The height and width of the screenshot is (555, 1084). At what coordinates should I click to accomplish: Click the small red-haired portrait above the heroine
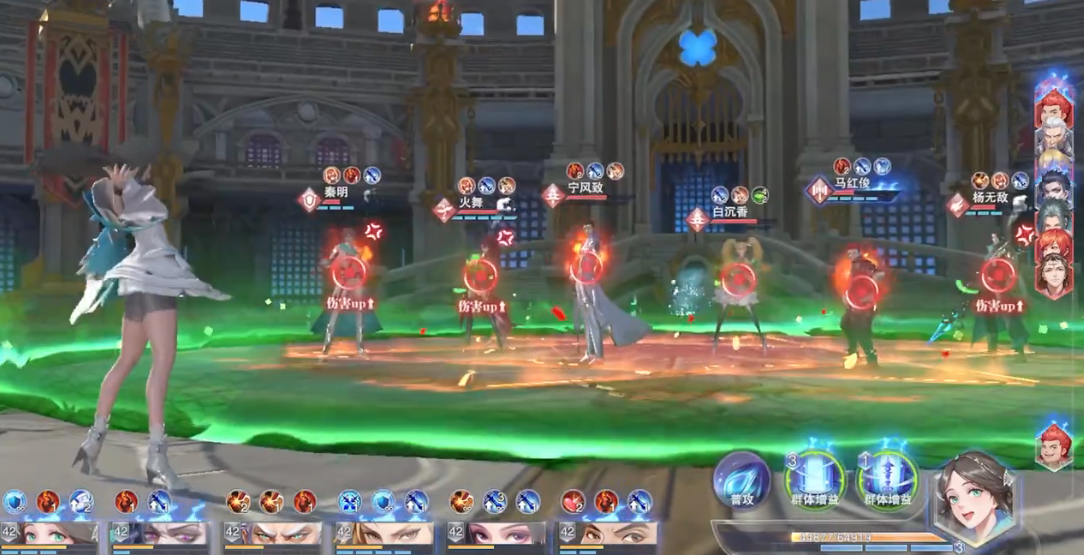(x=1054, y=445)
